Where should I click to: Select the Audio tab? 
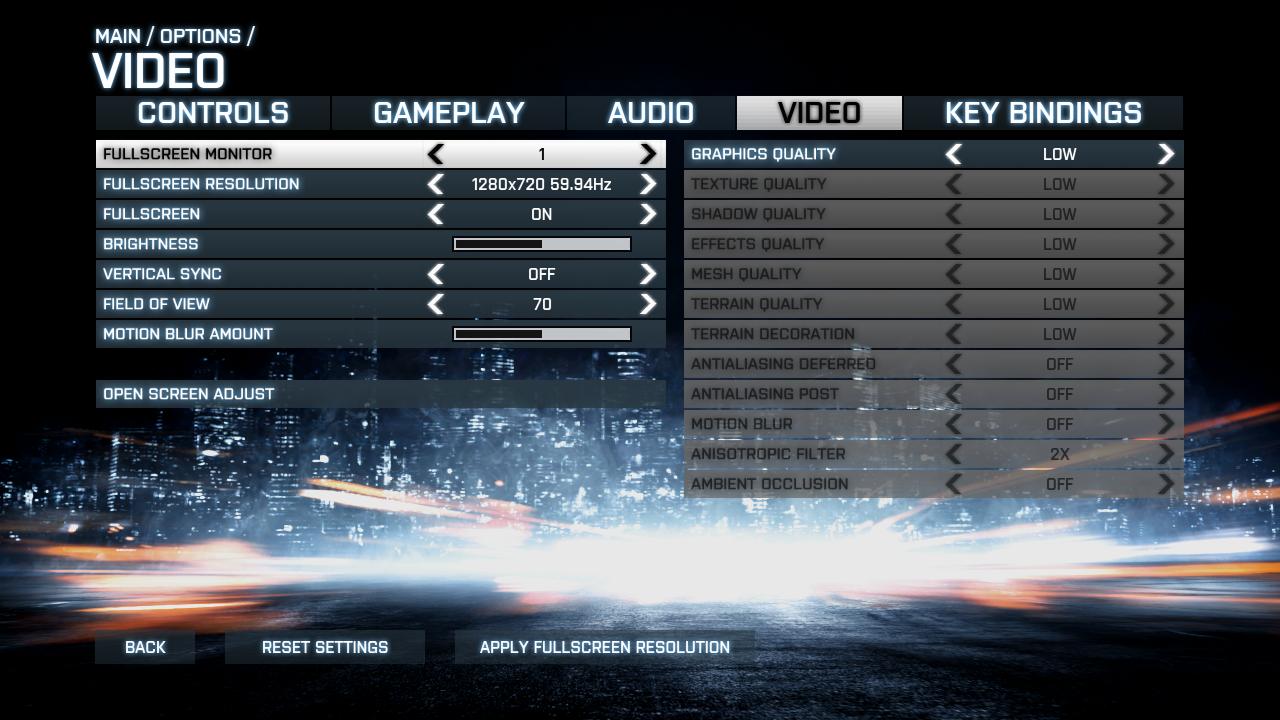click(x=651, y=113)
